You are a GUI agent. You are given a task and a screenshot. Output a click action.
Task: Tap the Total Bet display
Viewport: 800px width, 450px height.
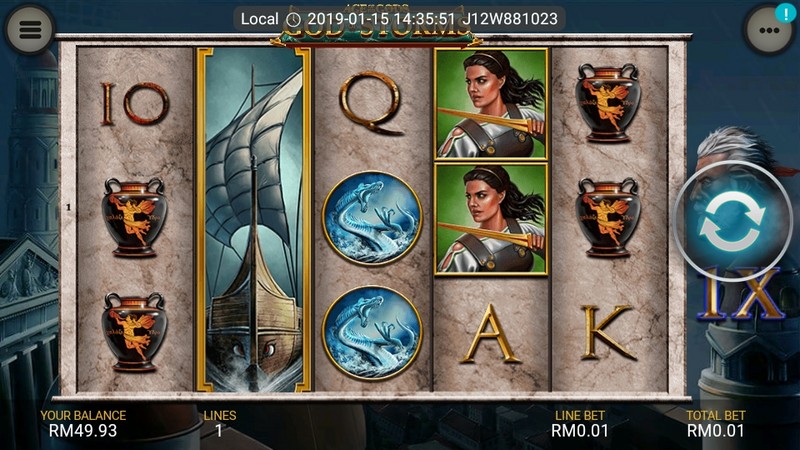[716, 423]
